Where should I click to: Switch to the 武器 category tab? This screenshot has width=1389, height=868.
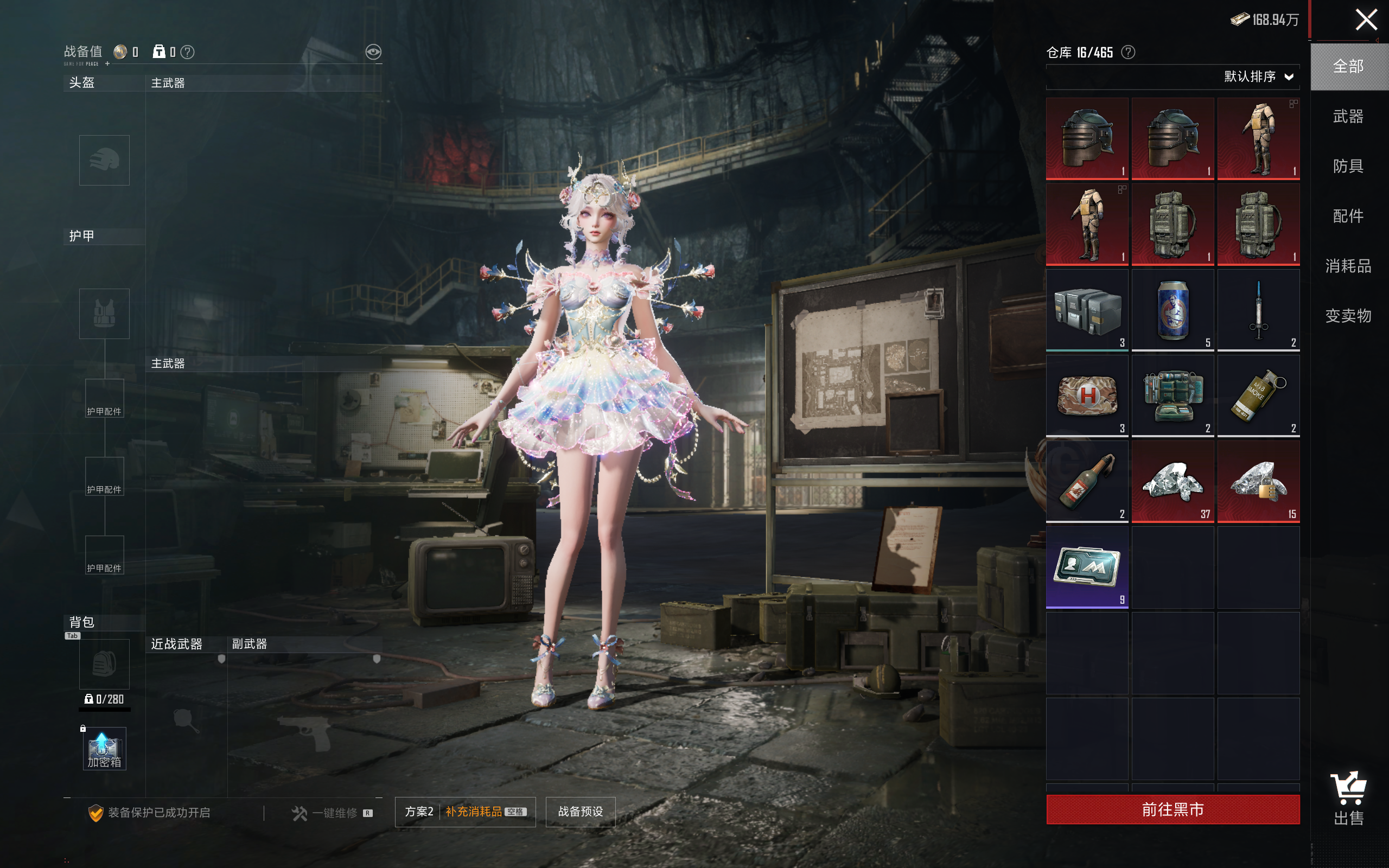coord(1348,117)
